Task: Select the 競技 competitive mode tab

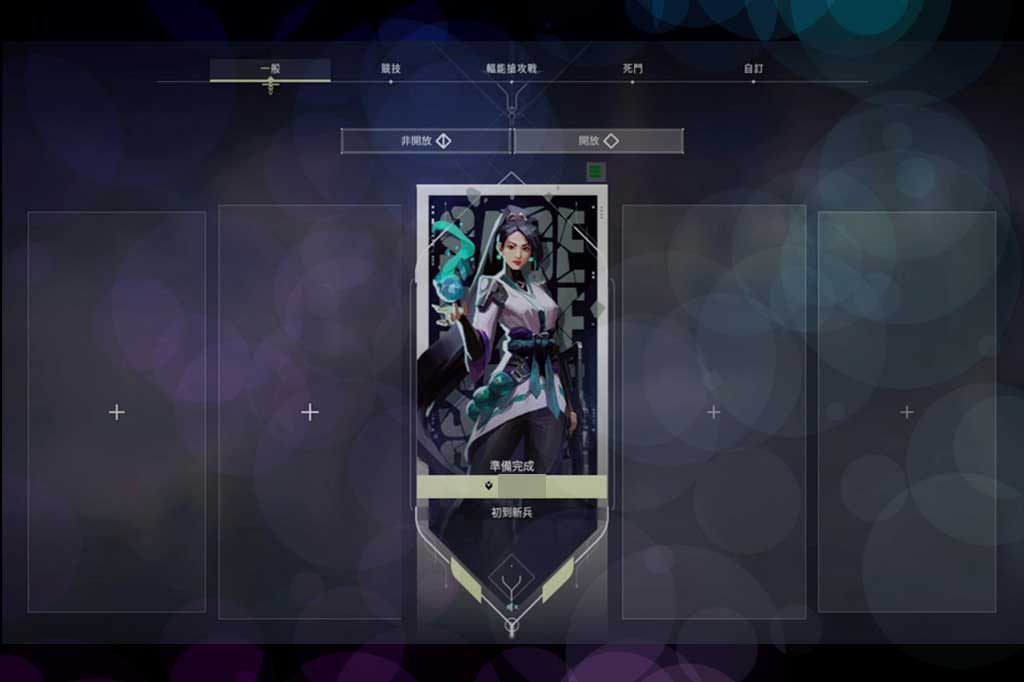Action: [390, 69]
